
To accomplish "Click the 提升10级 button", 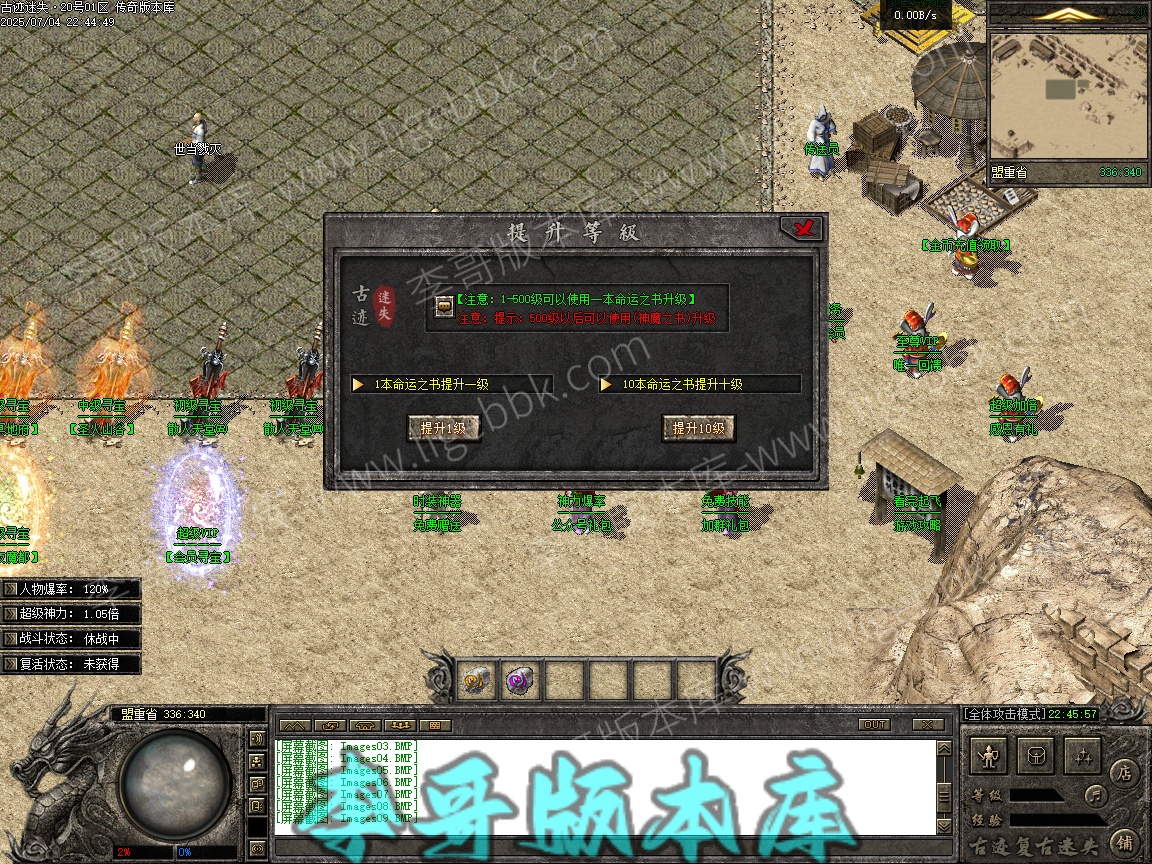I will [698, 428].
